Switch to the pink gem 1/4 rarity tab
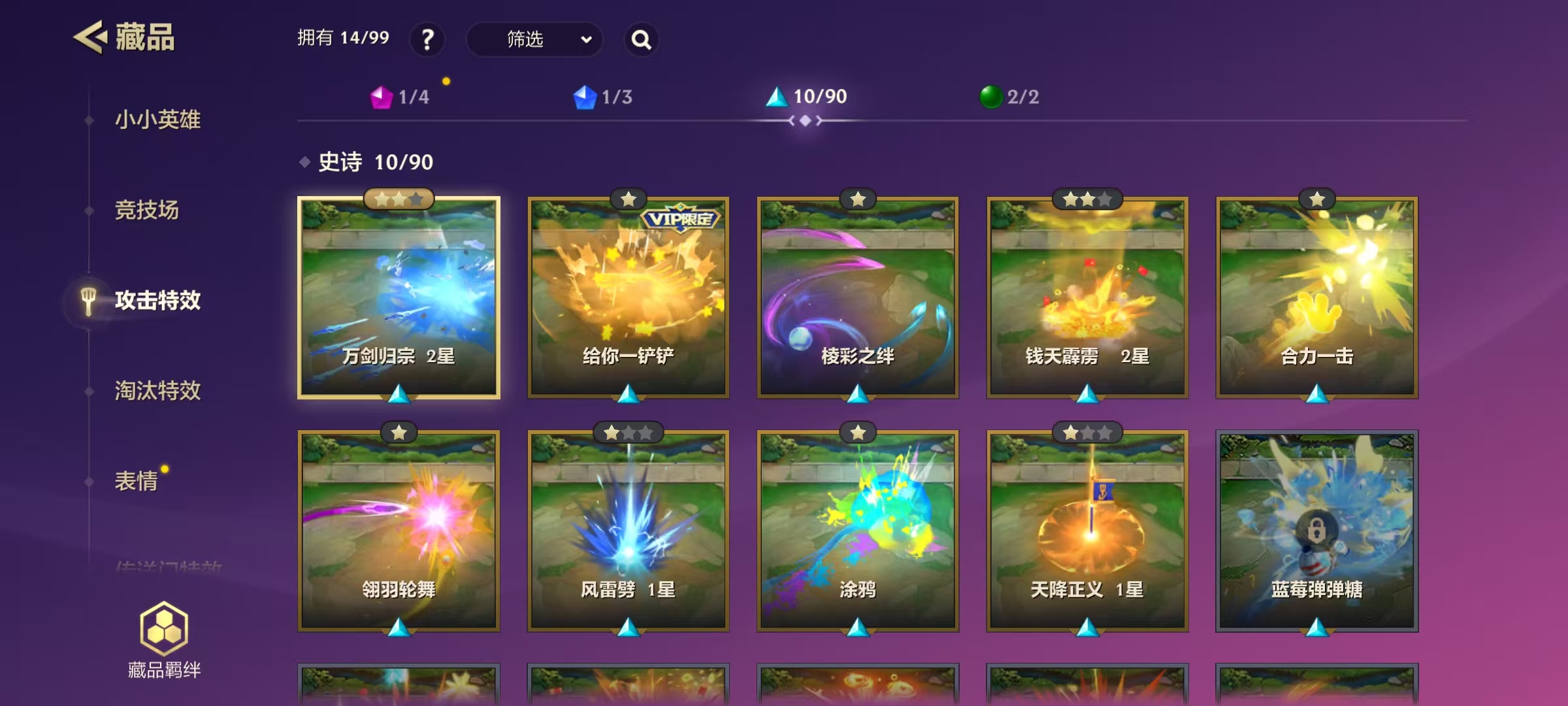This screenshot has height=706, width=1568. click(400, 97)
